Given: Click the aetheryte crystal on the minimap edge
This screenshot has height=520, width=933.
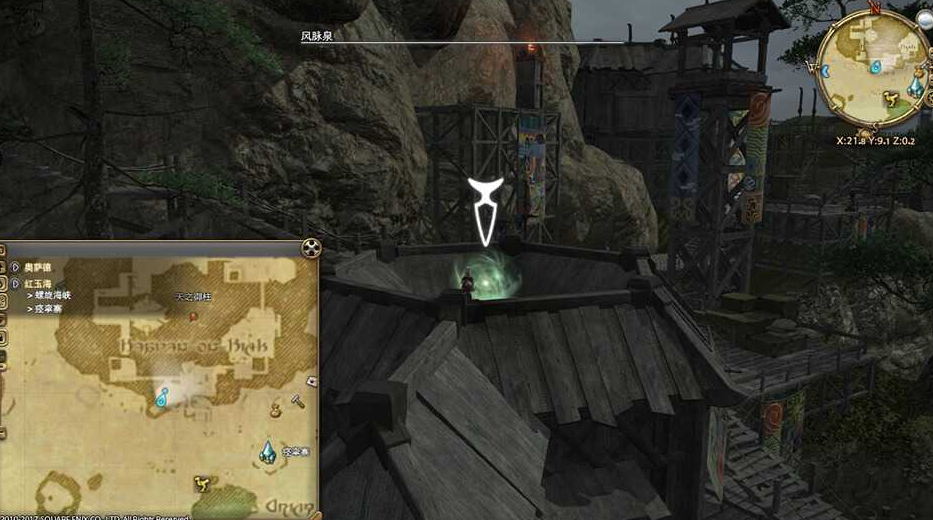Looking at the screenshot, I should (916, 86).
